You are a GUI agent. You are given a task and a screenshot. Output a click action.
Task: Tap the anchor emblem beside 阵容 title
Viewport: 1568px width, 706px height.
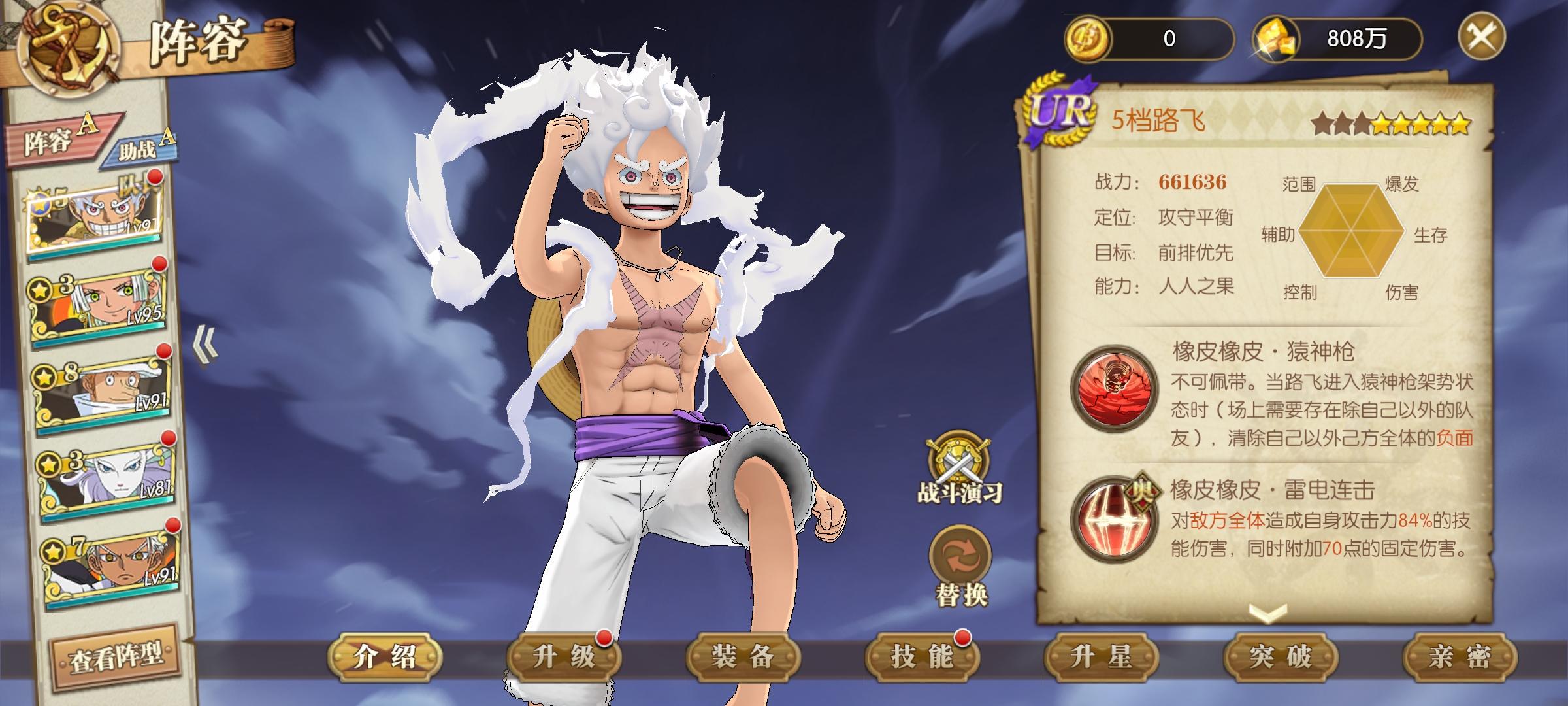click(69, 46)
